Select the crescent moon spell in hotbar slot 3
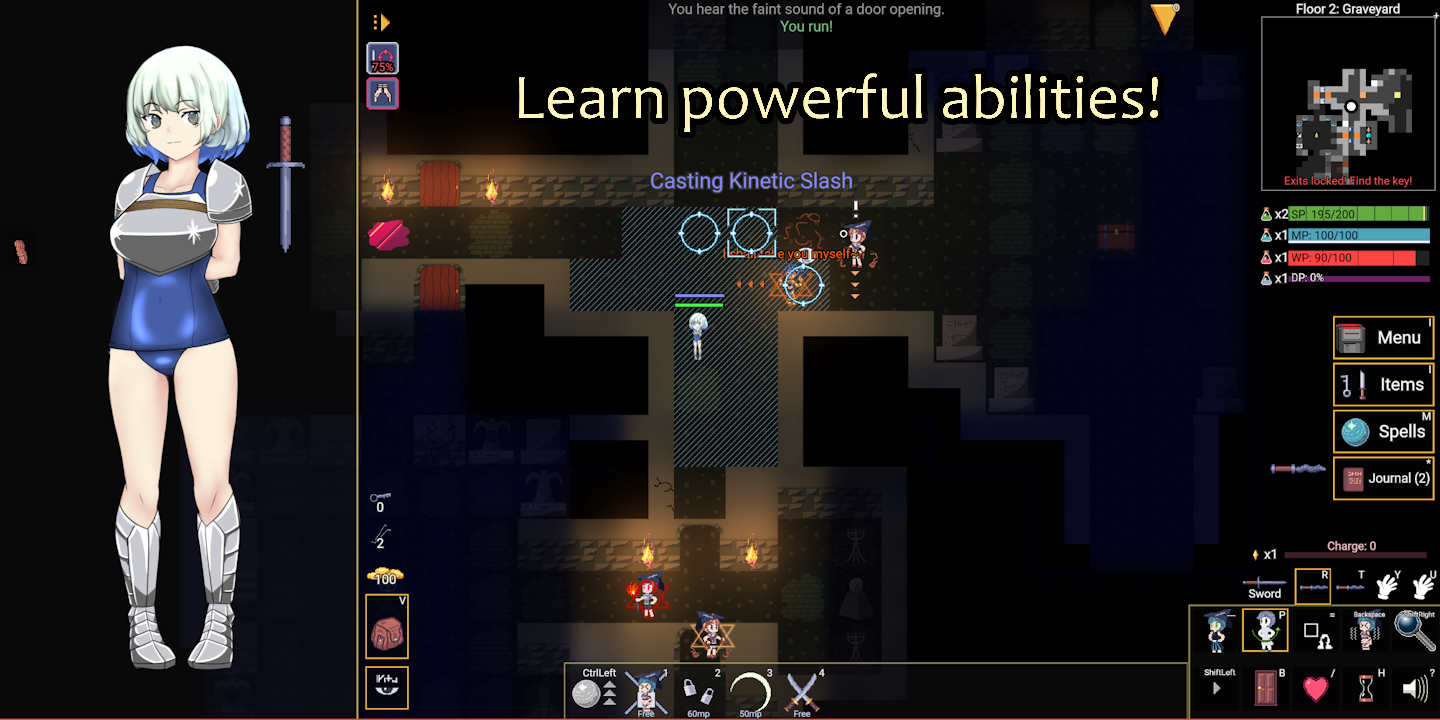1440x720 pixels. click(x=749, y=692)
